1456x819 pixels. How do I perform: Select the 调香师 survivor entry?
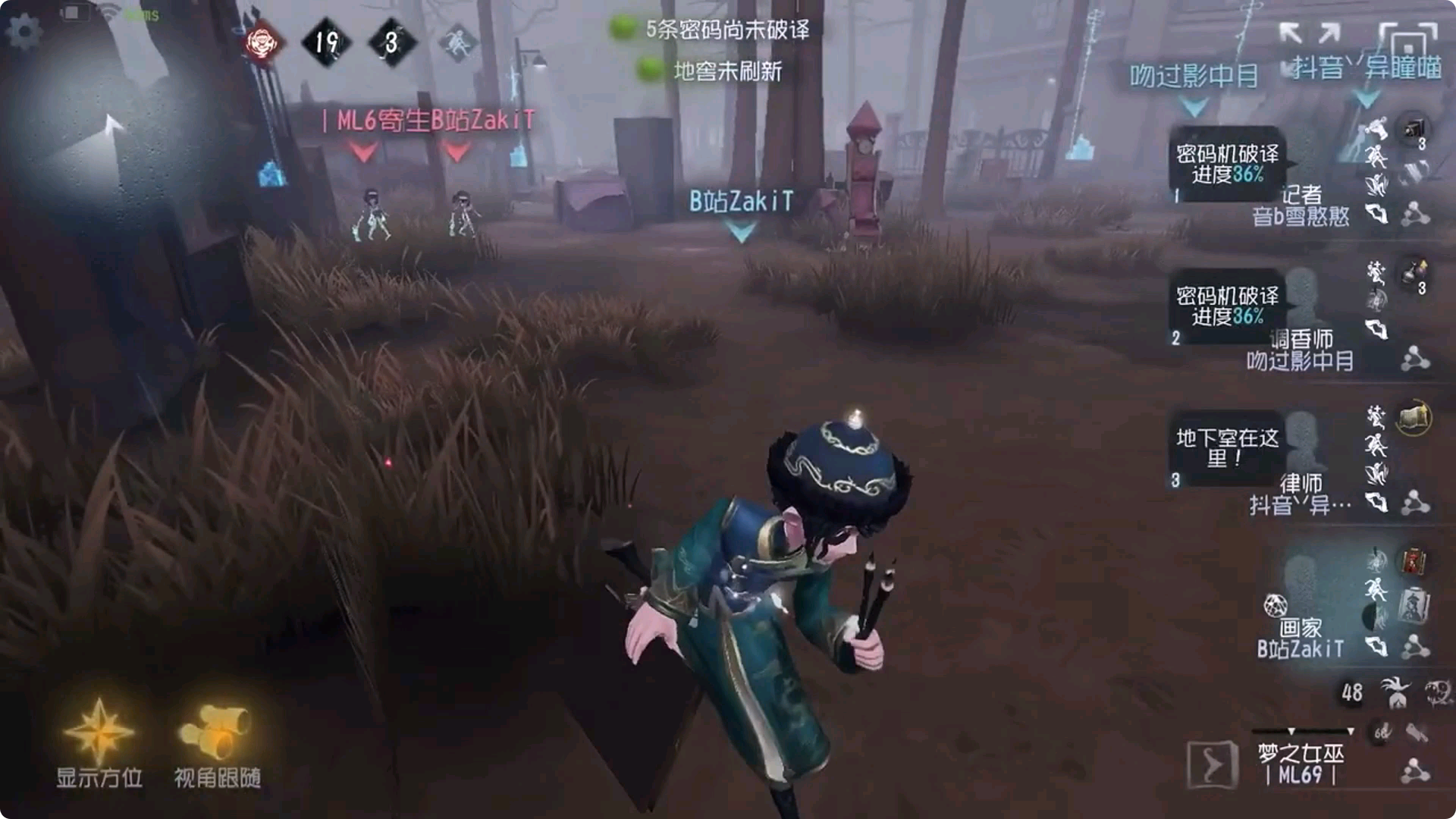point(1301,349)
